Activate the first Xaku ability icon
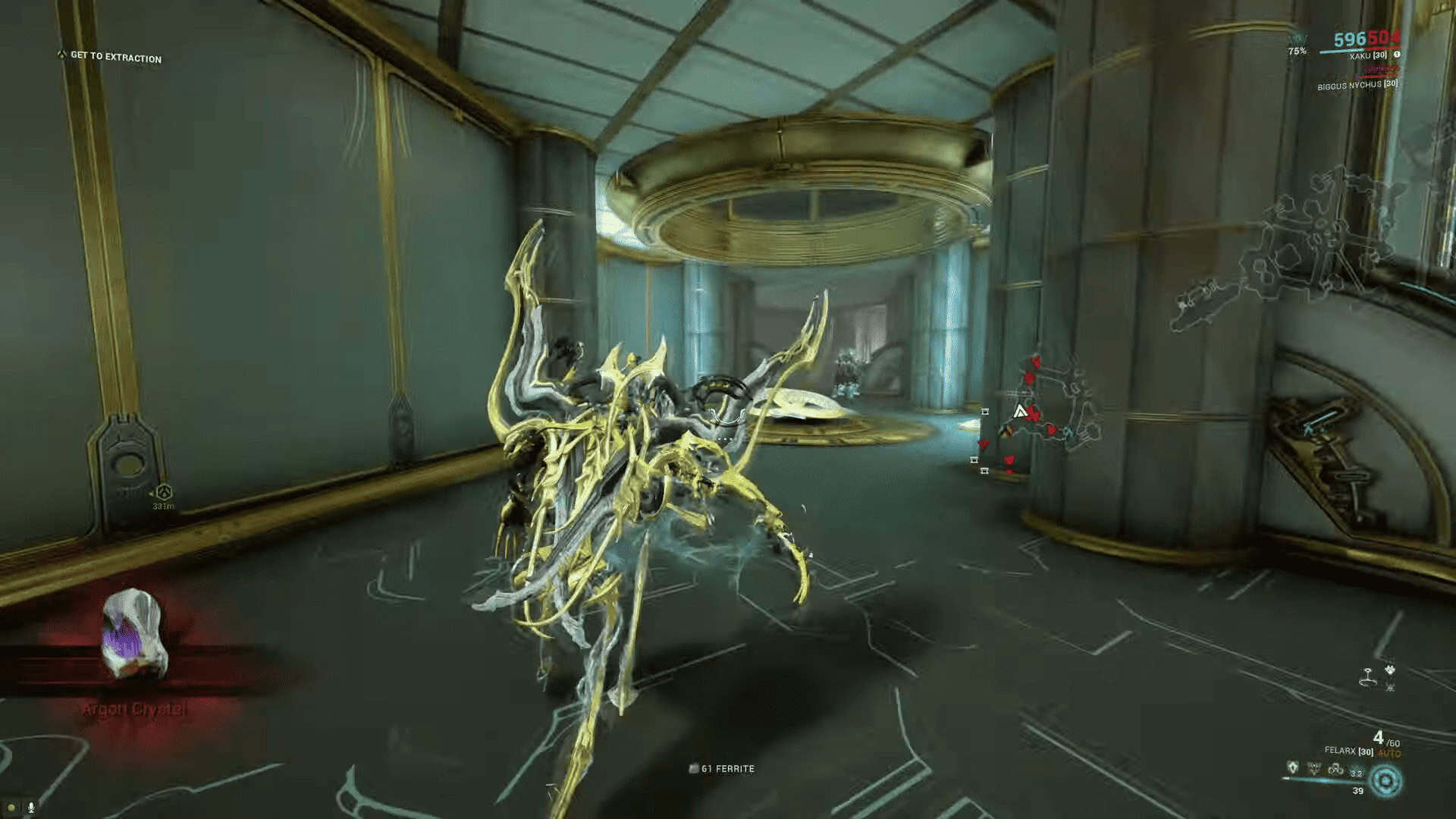Screen dimensions: 1456x819 [x=1292, y=768]
